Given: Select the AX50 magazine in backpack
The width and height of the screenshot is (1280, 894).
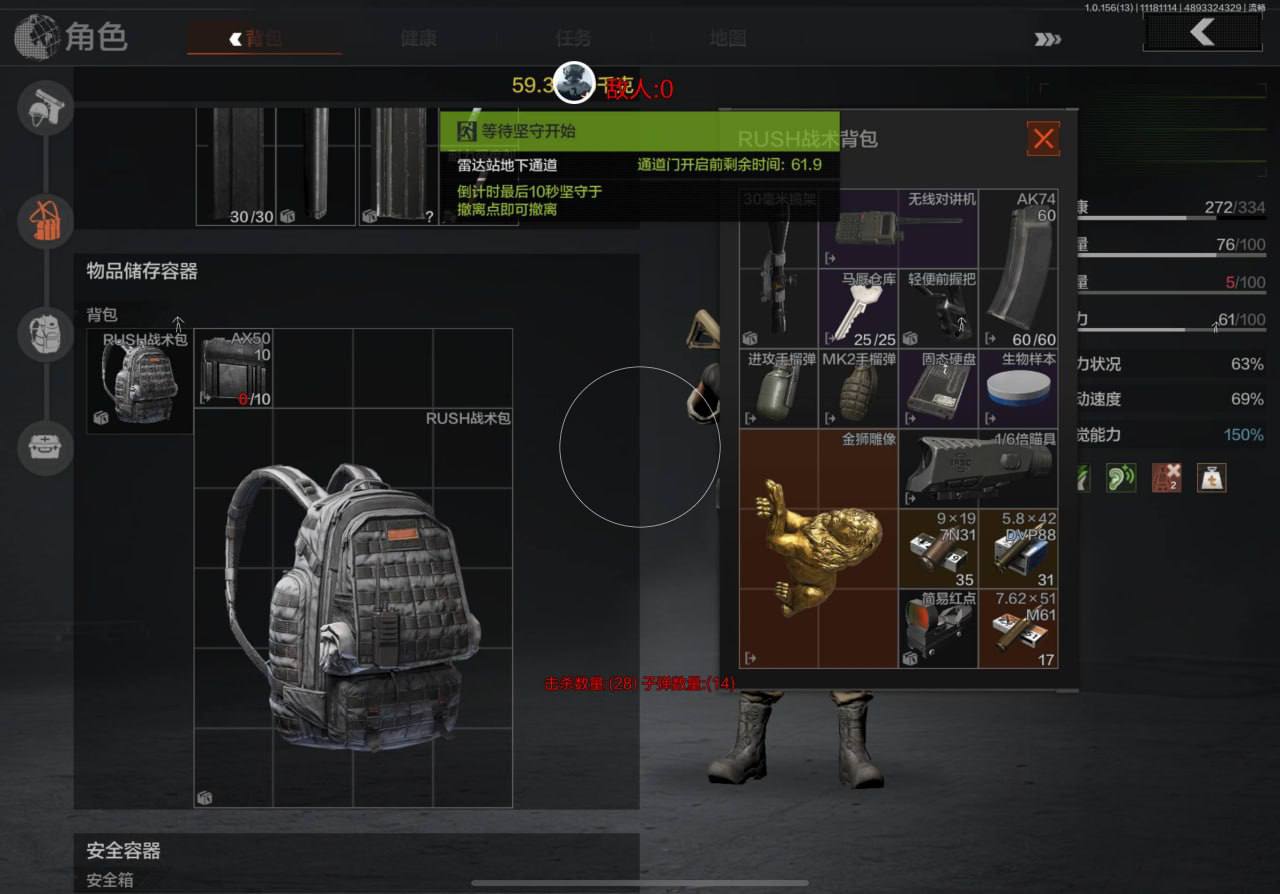Looking at the screenshot, I should (x=234, y=368).
